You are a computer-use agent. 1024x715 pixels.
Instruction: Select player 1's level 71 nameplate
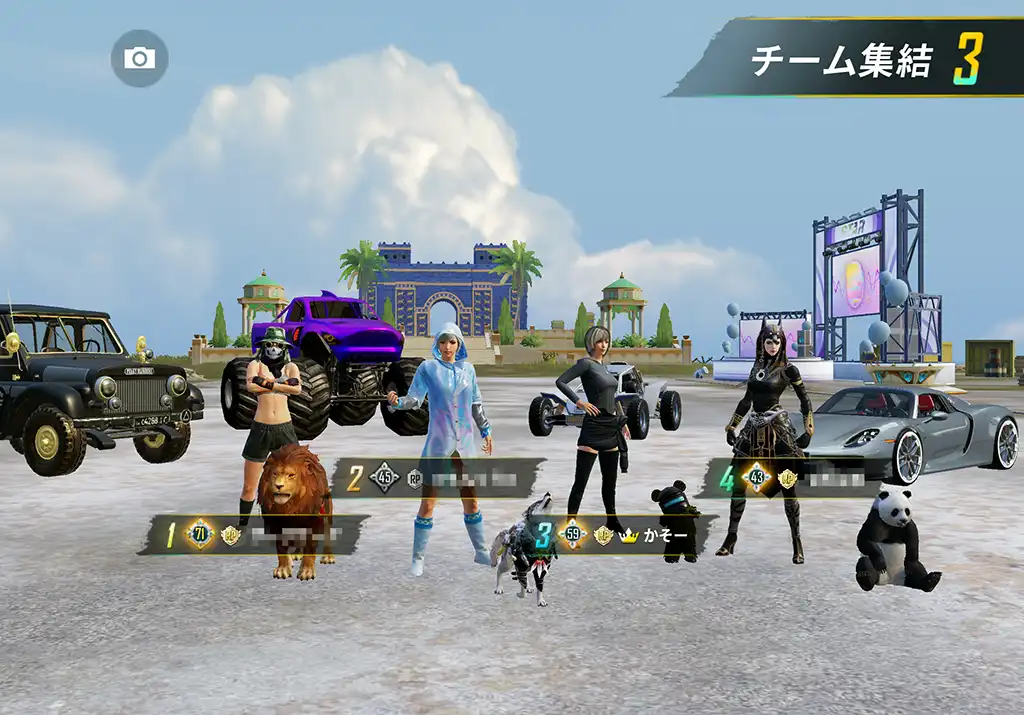[255, 535]
